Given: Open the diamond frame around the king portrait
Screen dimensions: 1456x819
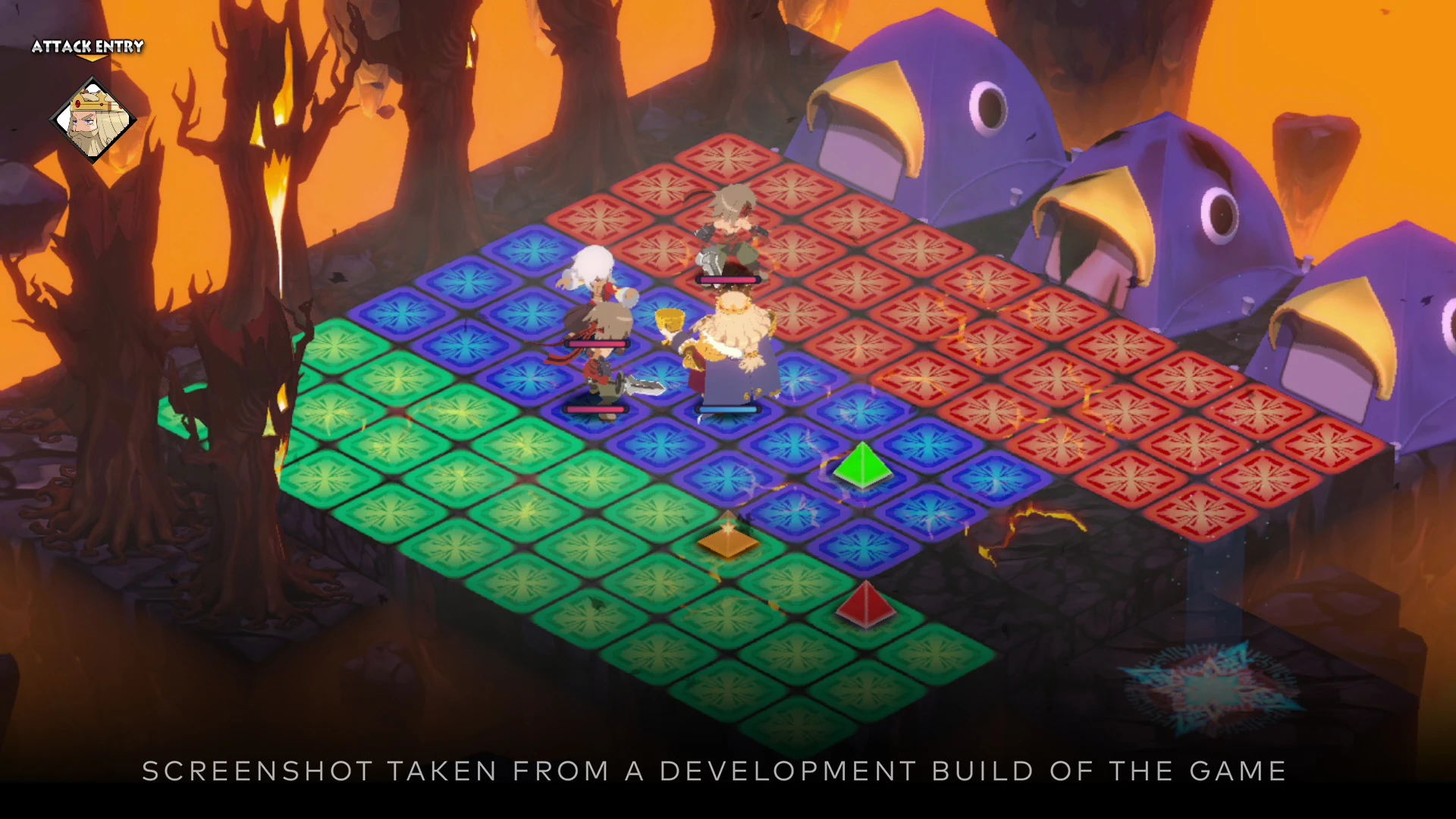Looking at the screenshot, I should click(91, 118).
